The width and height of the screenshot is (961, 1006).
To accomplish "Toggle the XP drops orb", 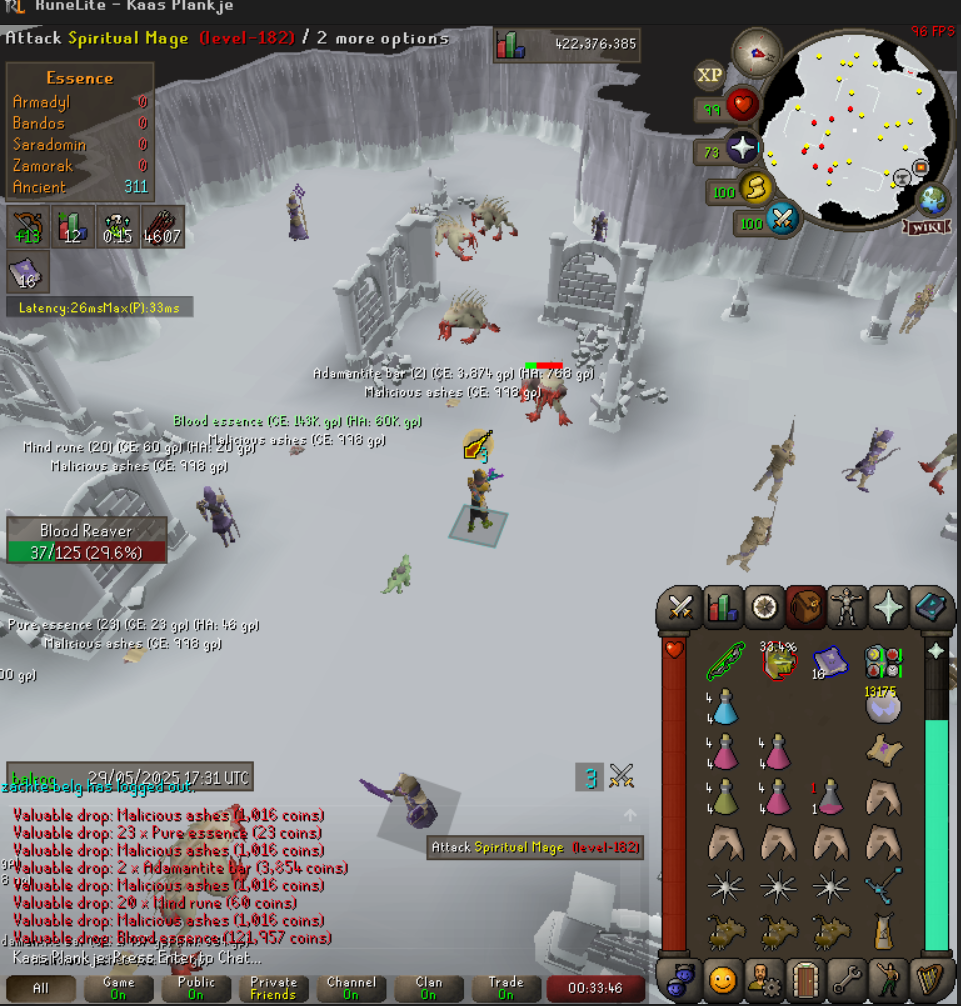I will coord(709,74).
